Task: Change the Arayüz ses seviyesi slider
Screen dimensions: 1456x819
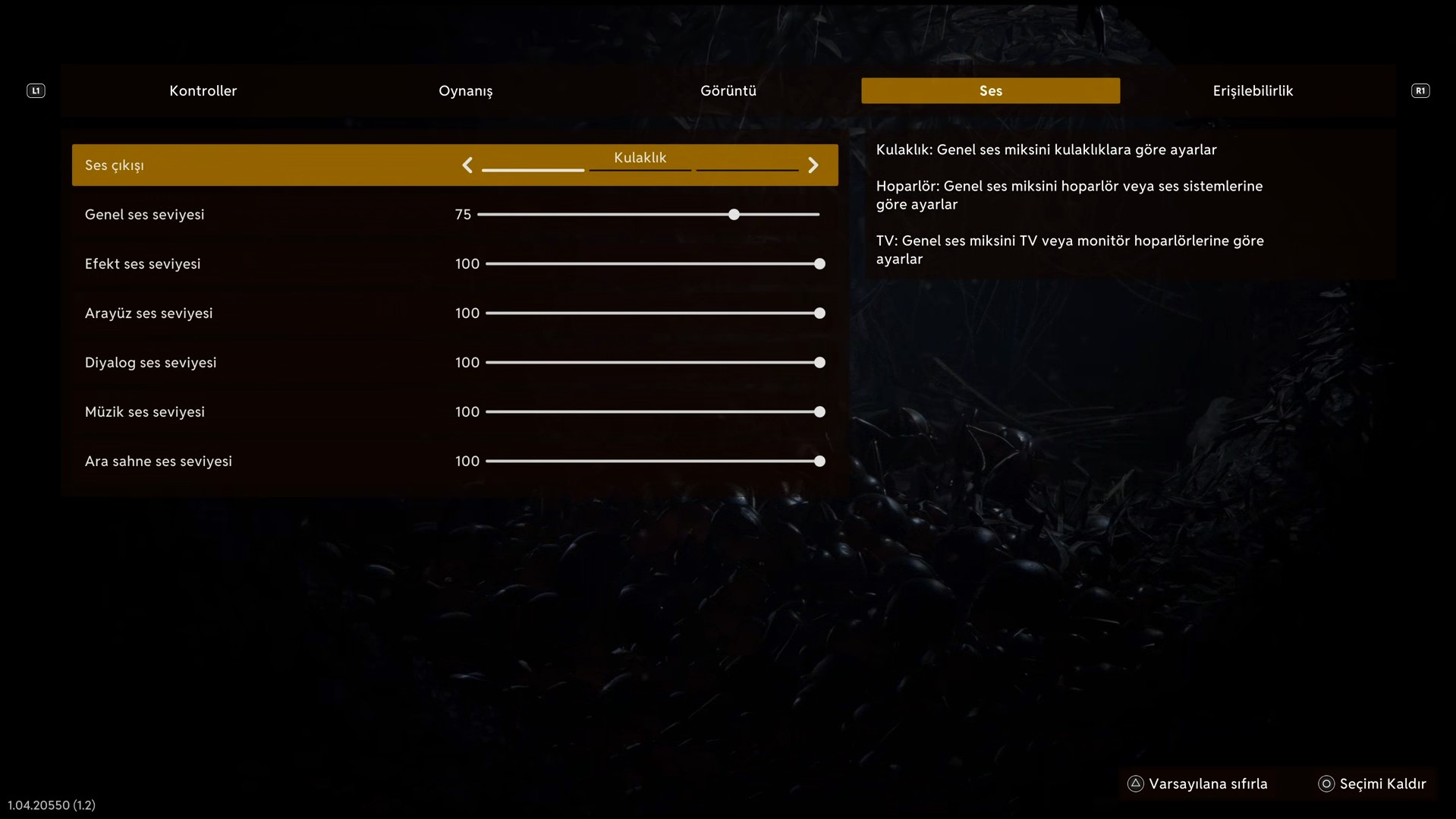Action: click(819, 313)
